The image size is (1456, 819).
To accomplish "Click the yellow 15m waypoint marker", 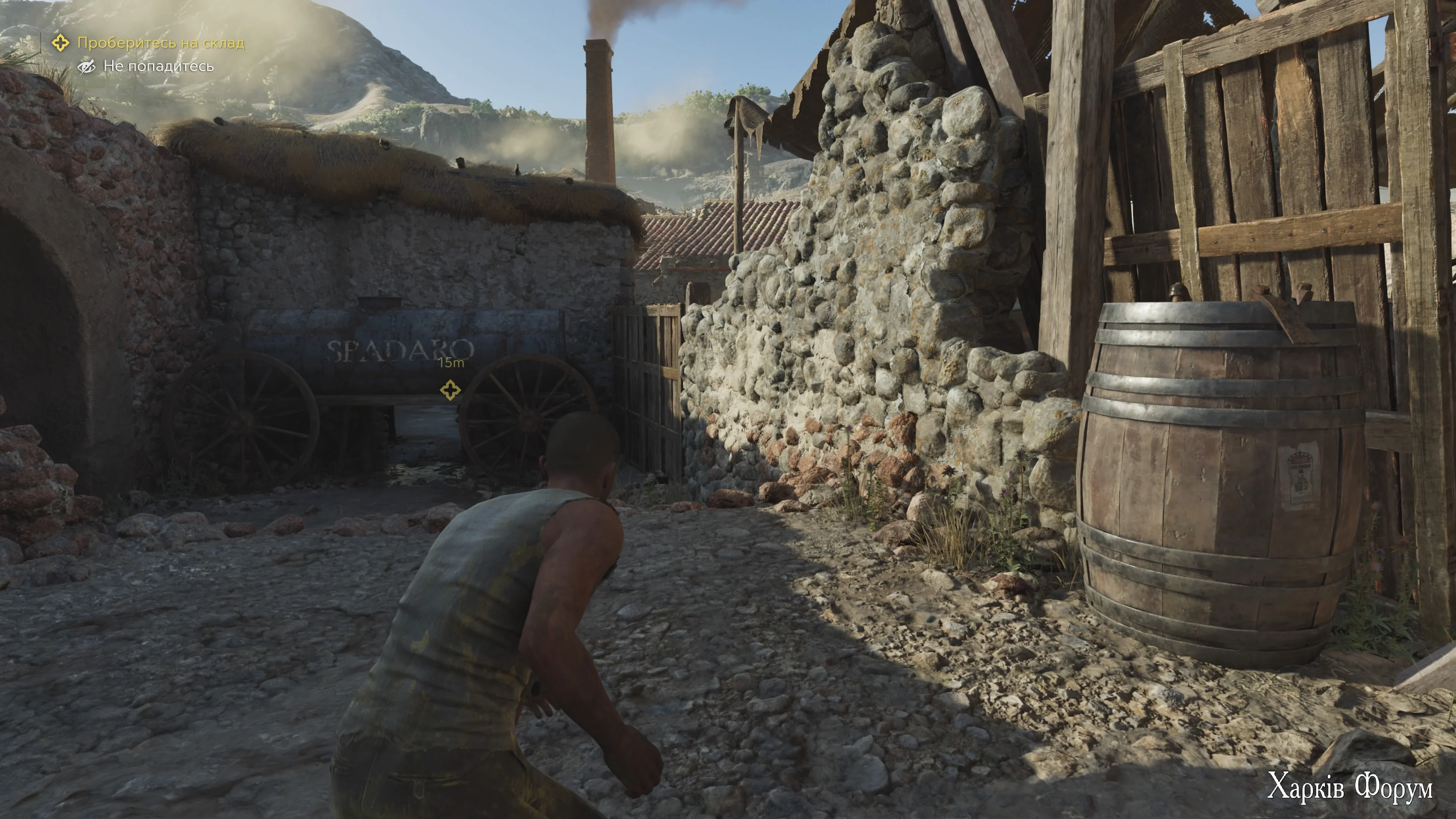I will [450, 389].
